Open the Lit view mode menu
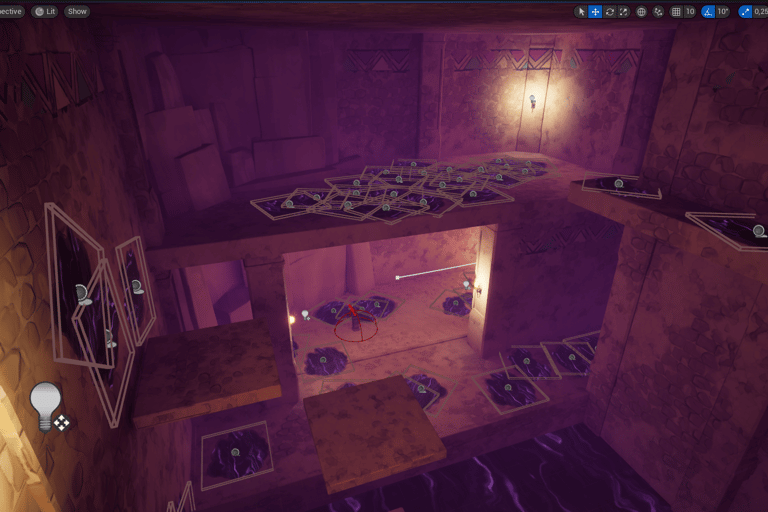This screenshot has width=768, height=512. (x=44, y=11)
